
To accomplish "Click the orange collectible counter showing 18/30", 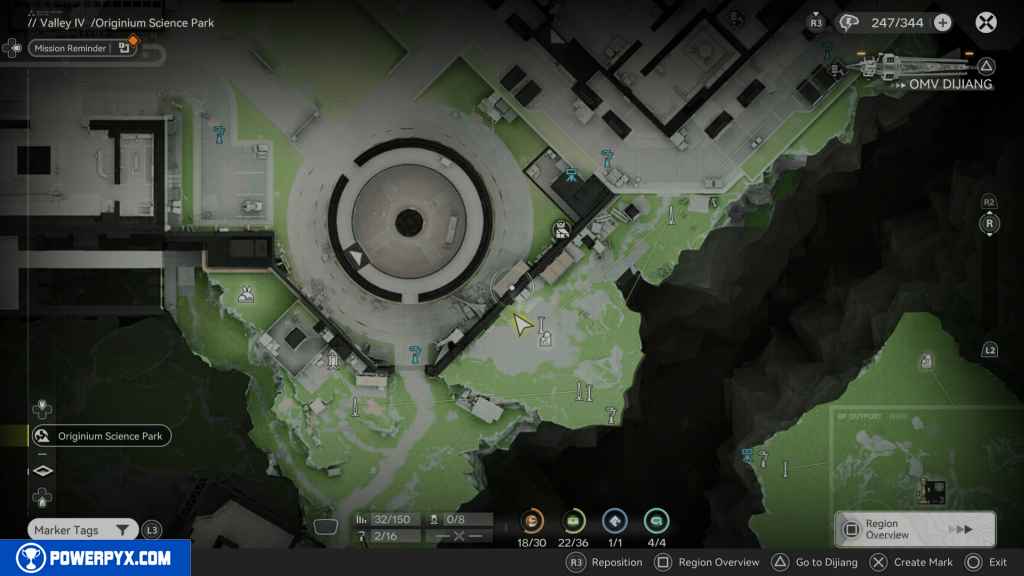I will pyautogui.click(x=533, y=521).
